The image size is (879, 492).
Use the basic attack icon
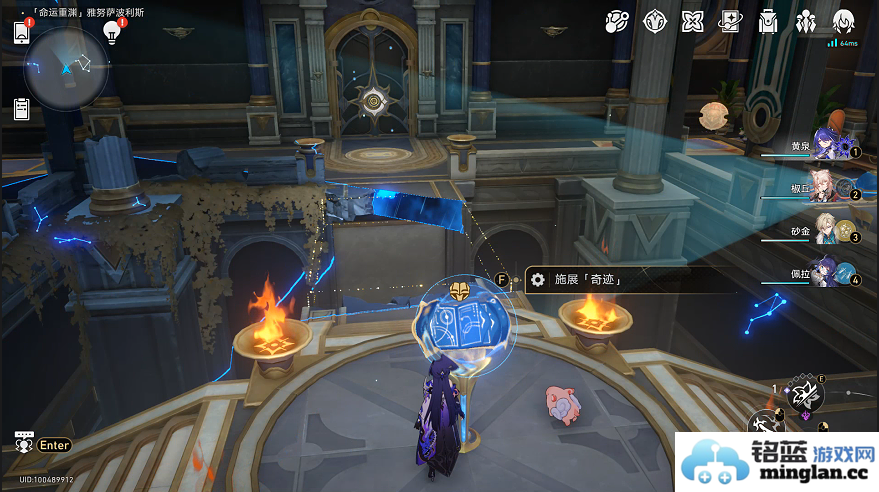768,423
